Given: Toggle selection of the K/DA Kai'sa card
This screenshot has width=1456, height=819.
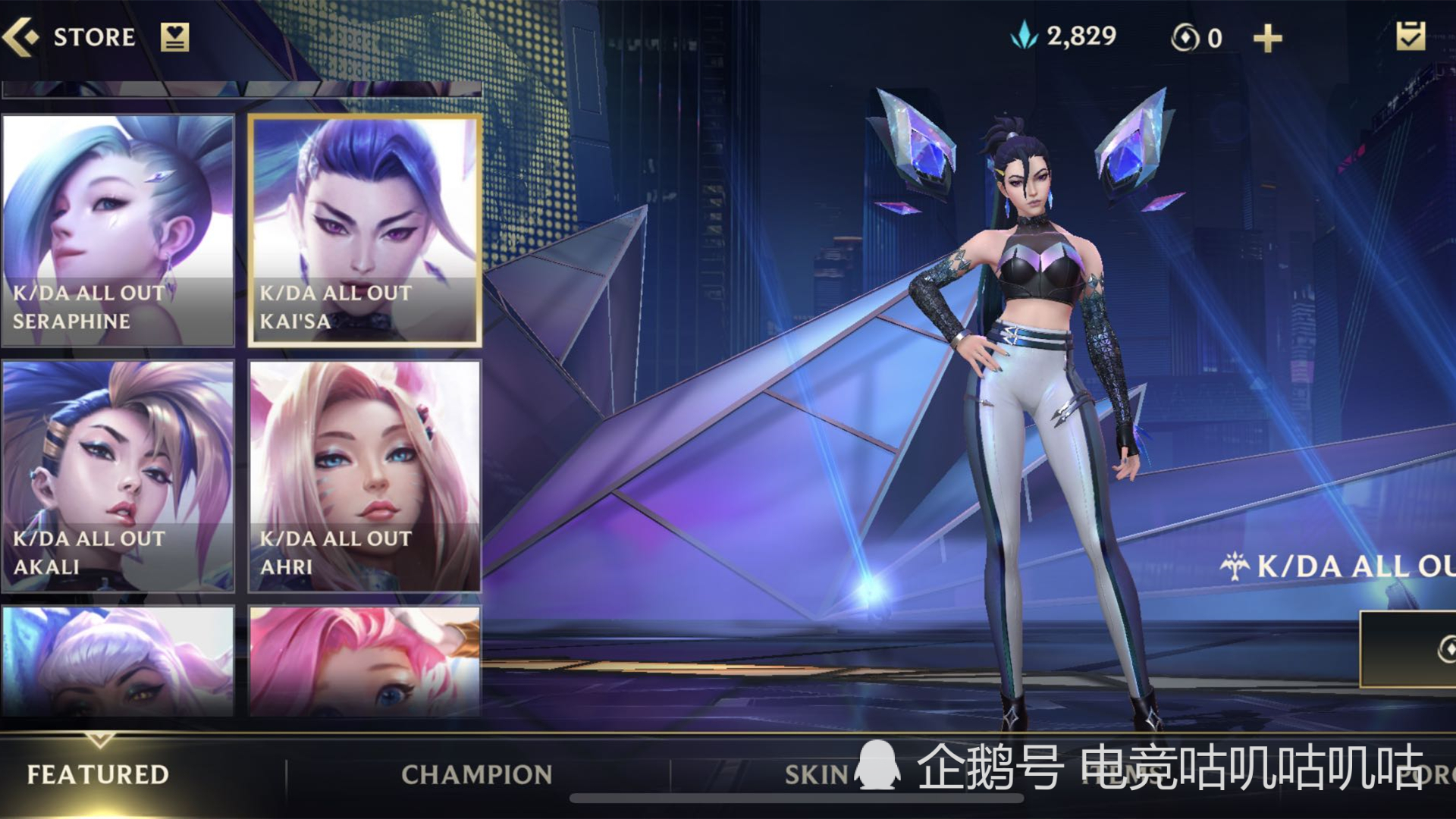Looking at the screenshot, I should click(x=364, y=227).
